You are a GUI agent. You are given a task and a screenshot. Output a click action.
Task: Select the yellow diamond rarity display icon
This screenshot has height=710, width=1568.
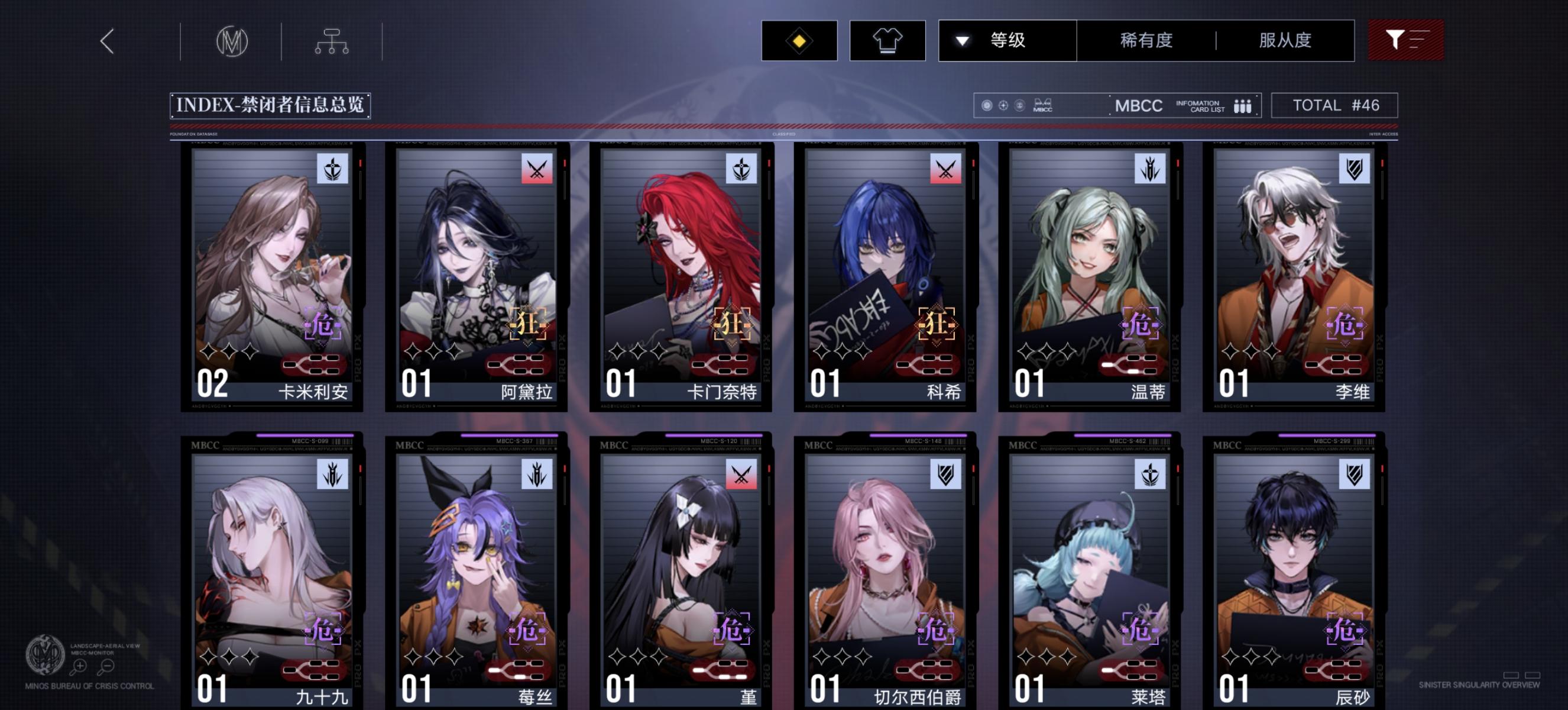point(798,40)
